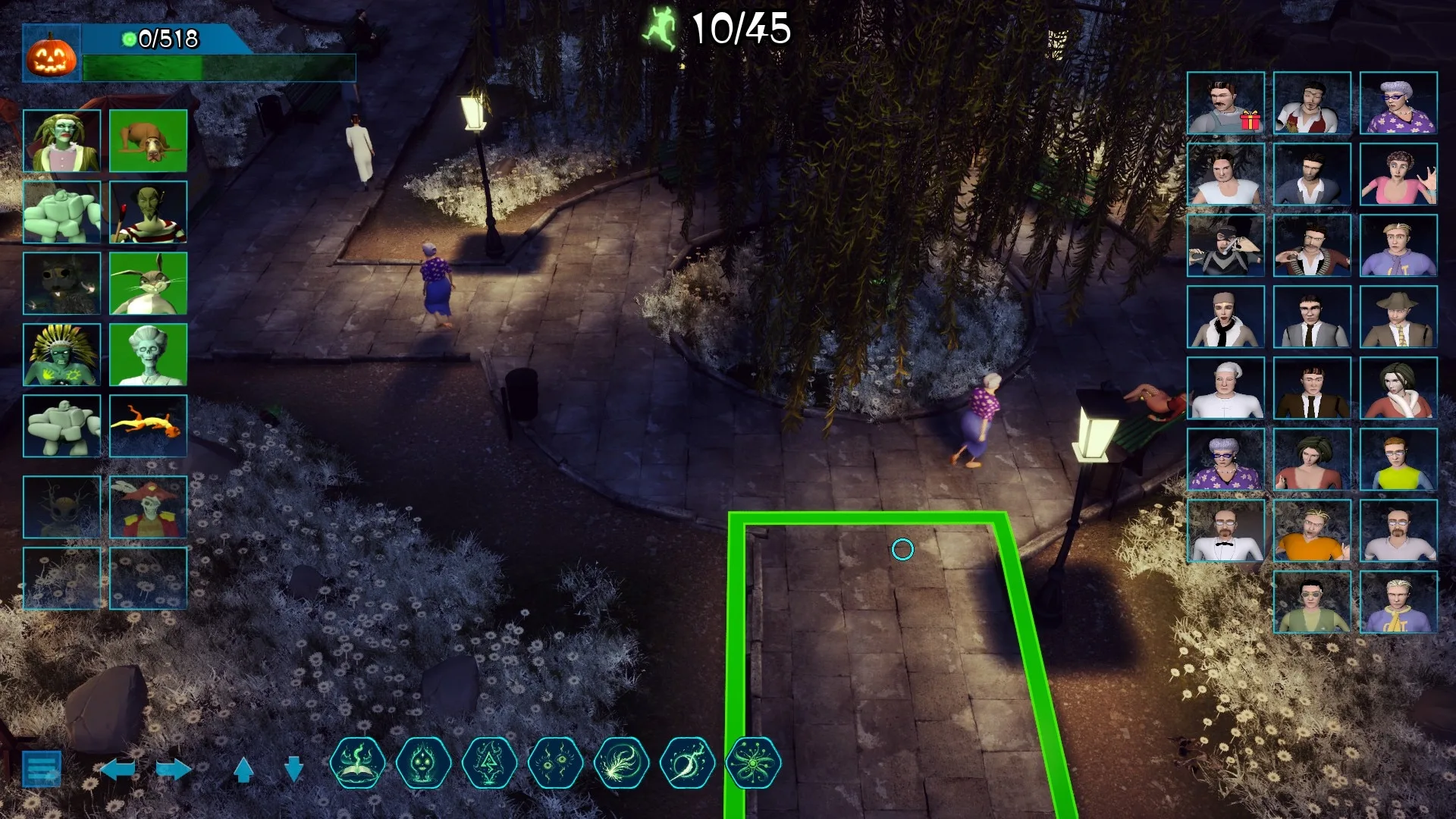Select the skeleton lady monster portrait
1456x819 pixels.
(148, 355)
